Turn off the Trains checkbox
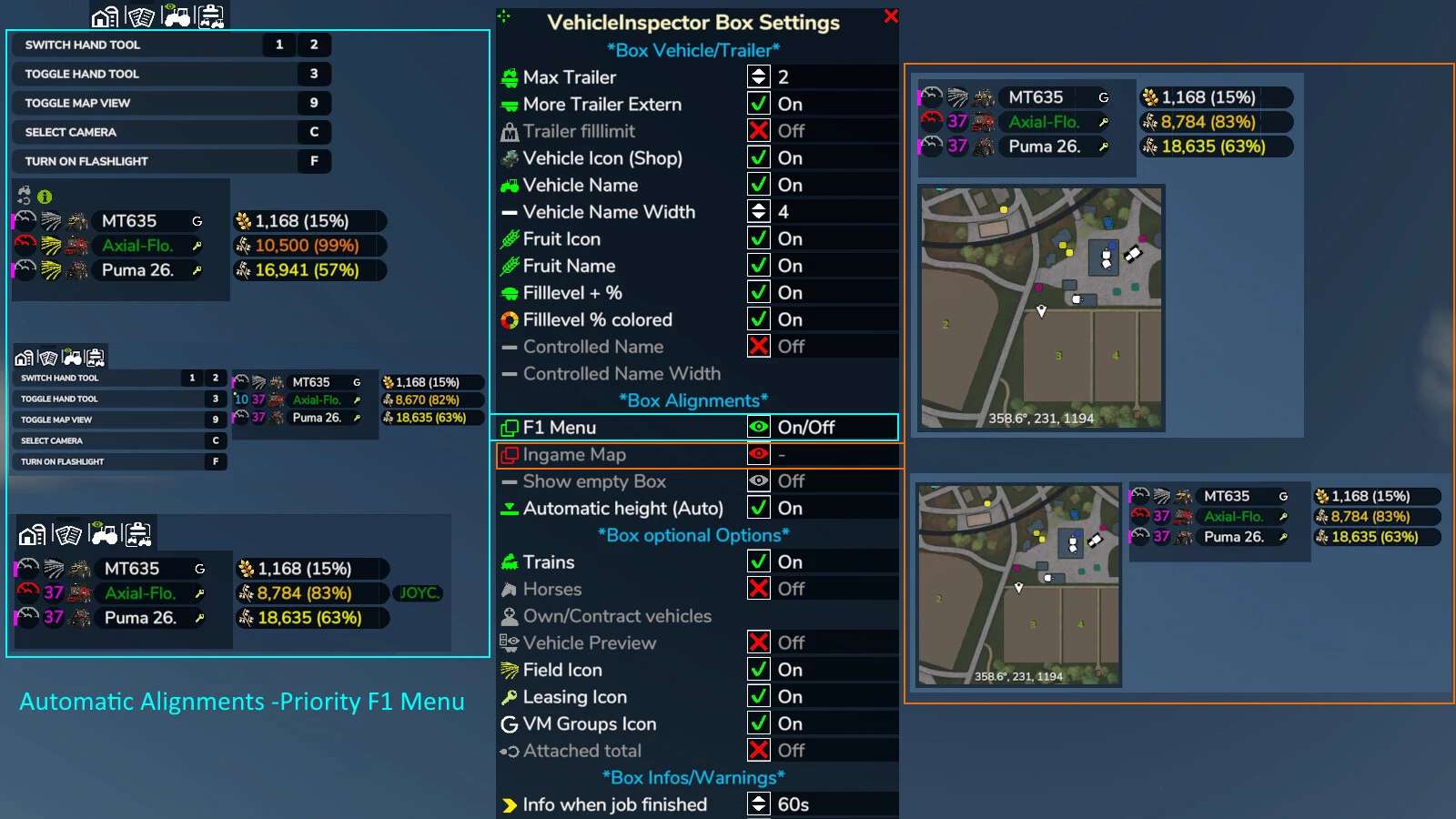The image size is (1456, 819). point(759,562)
